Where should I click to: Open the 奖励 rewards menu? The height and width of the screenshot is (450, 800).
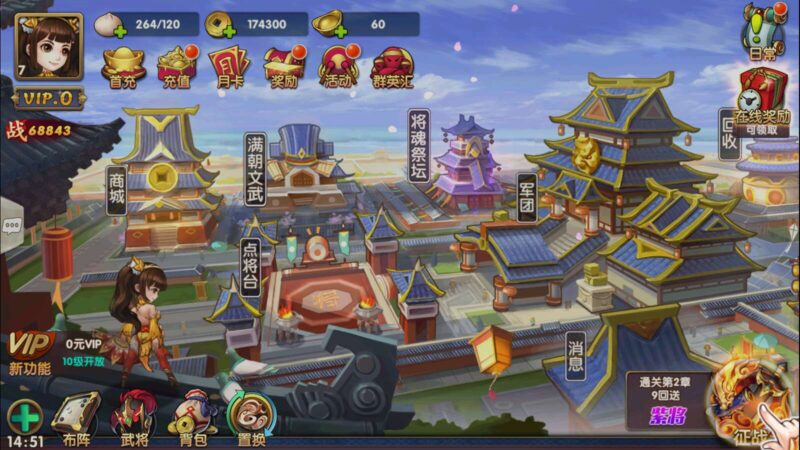click(284, 66)
